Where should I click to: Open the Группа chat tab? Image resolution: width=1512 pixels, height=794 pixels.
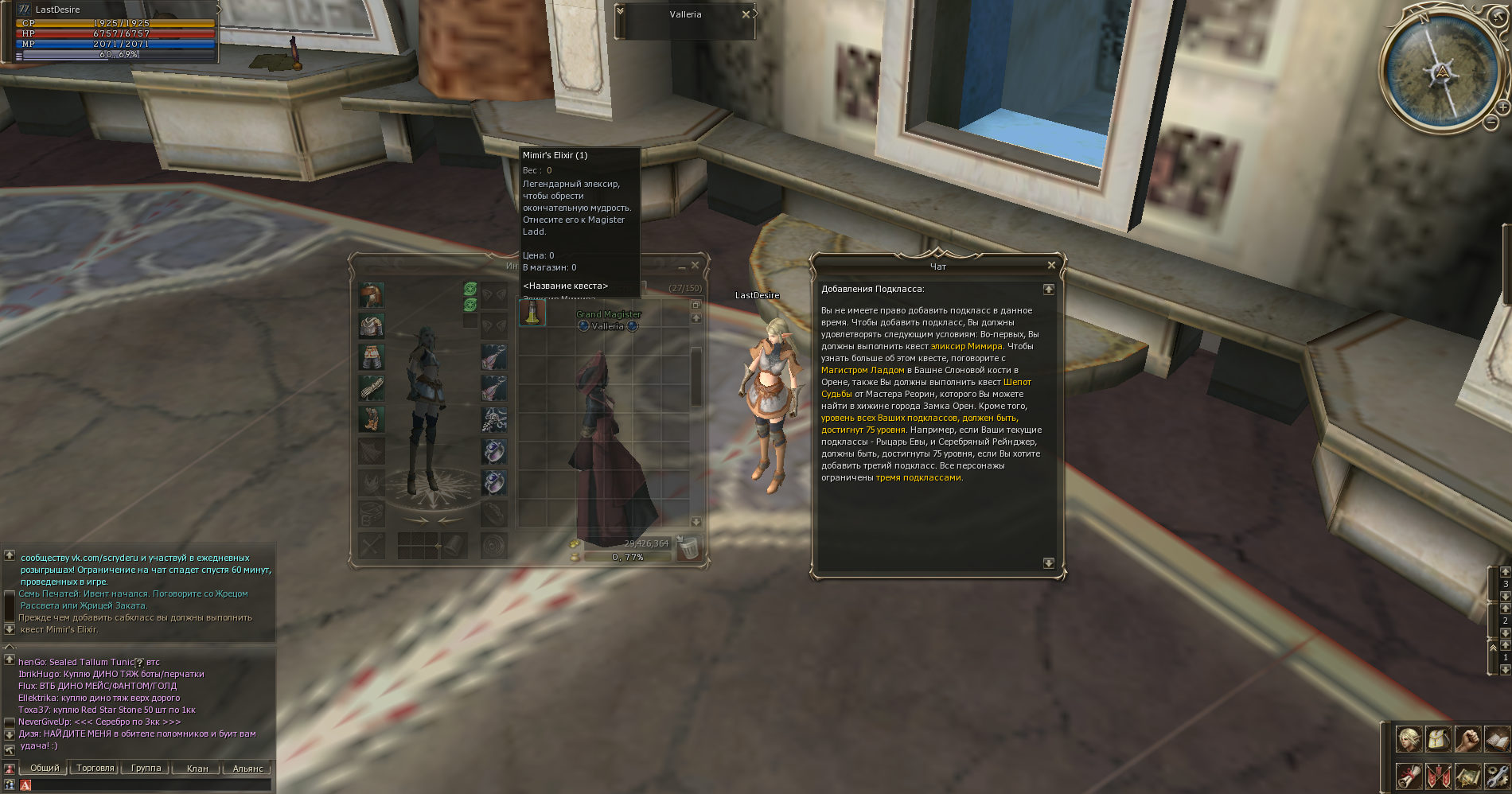146,769
